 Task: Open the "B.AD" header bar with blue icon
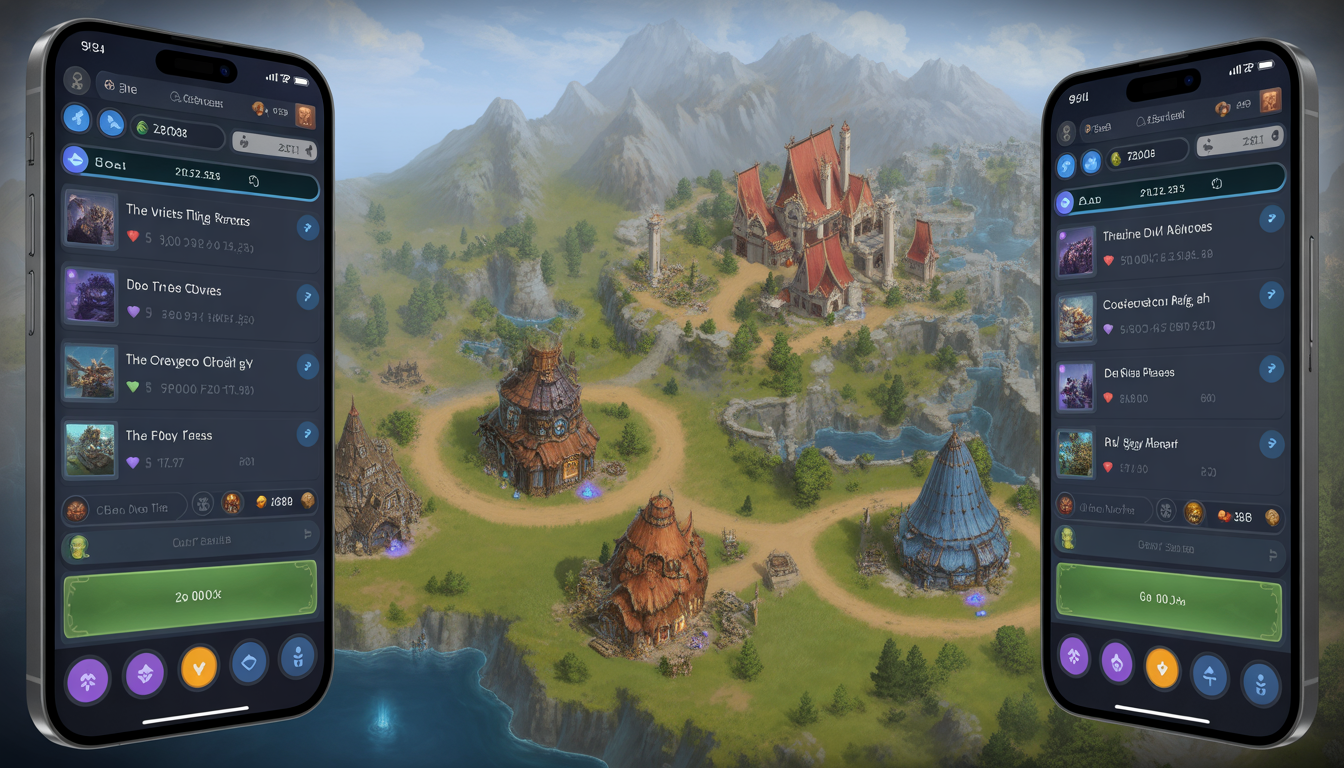[x=1168, y=193]
